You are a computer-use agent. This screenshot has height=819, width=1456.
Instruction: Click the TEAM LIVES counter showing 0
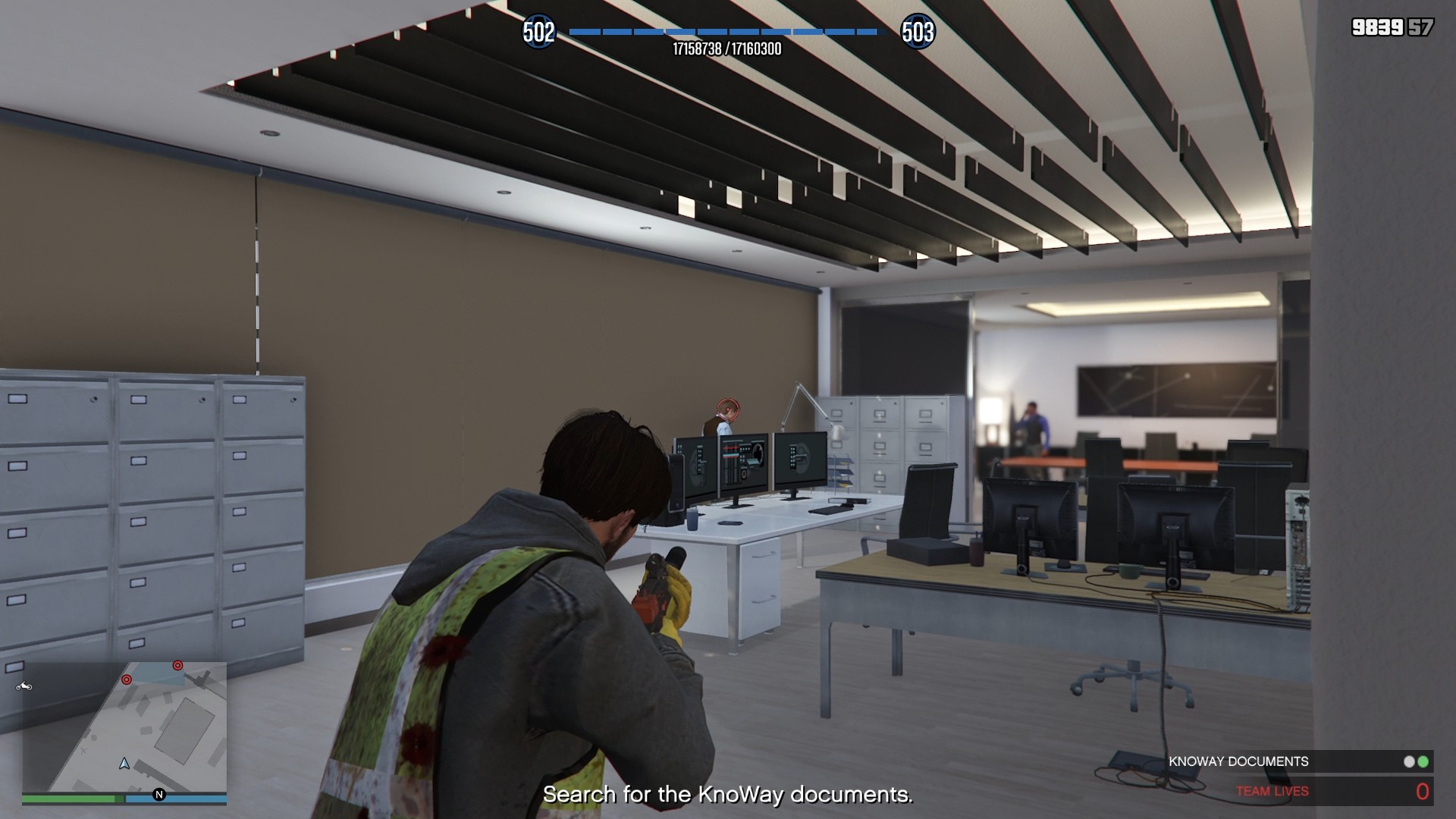[1422, 791]
